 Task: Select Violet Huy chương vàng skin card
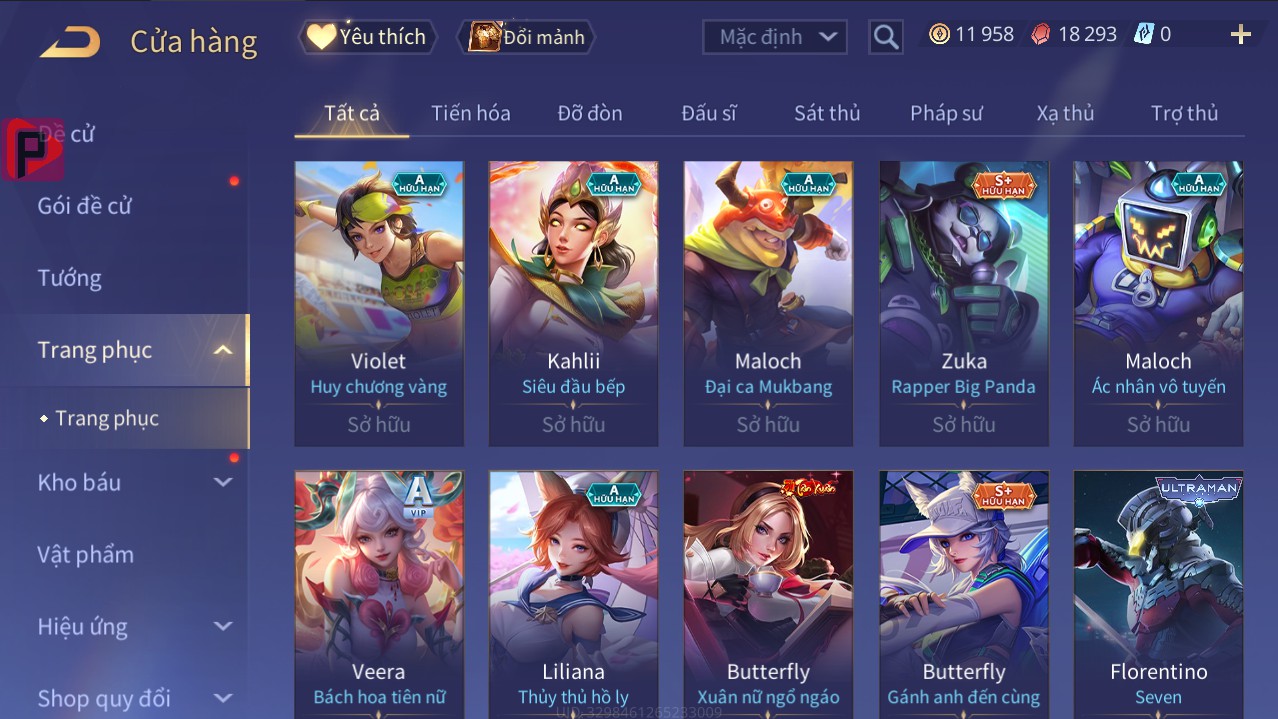[x=379, y=303]
